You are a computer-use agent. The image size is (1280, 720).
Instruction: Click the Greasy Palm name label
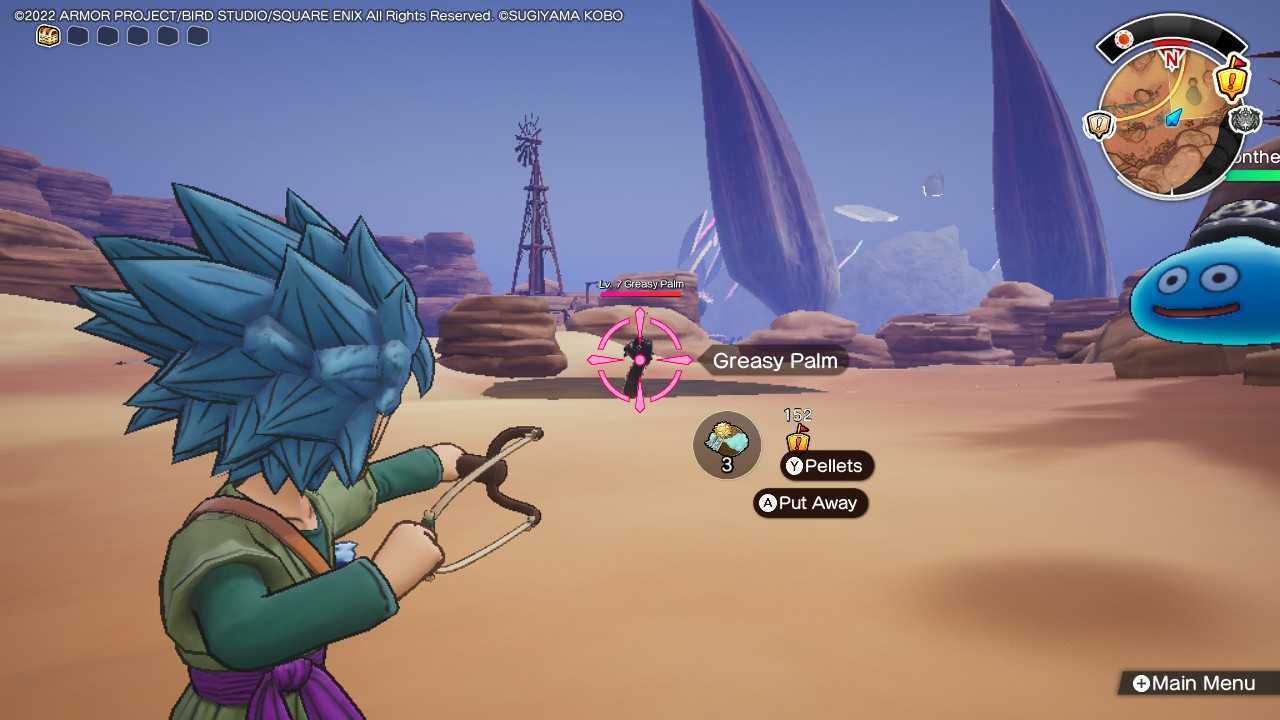coord(774,361)
